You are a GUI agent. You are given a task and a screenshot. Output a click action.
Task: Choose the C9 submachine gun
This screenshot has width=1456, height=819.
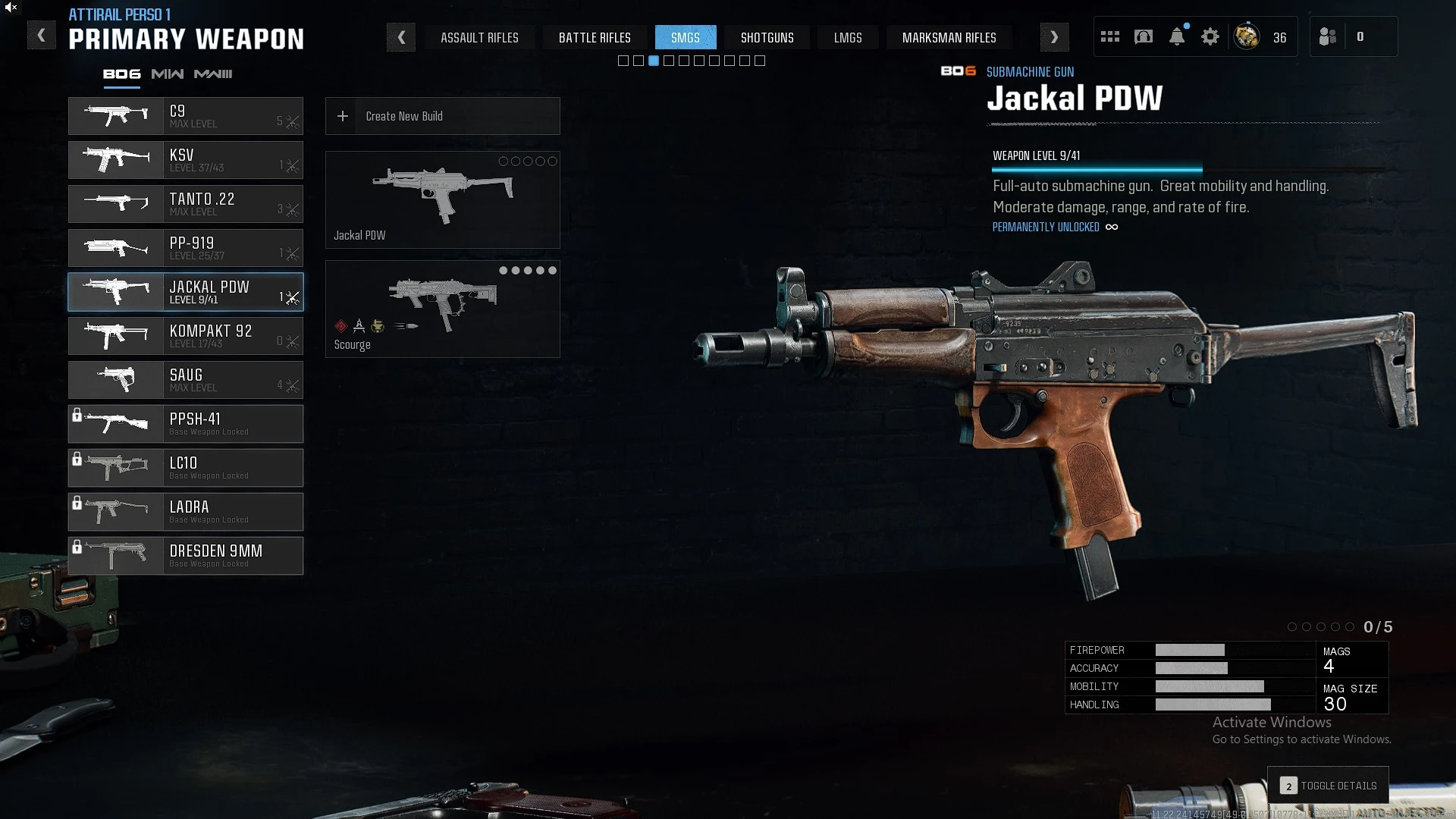pos(186,116)
